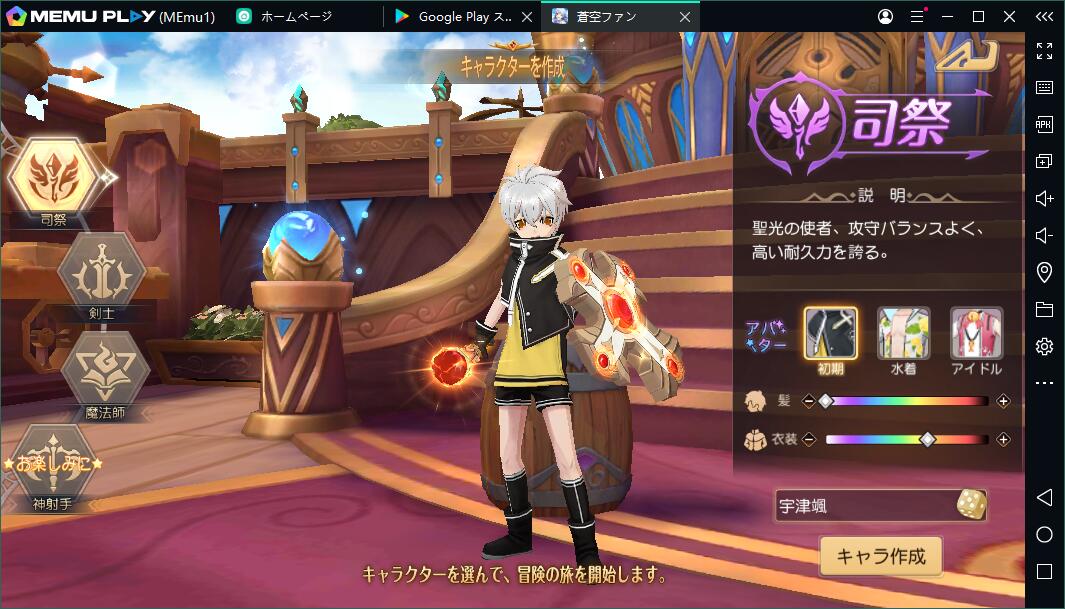Create character with キャラ作成 button
This screenshot has width=1065, height=609.
(x=881, y=556)
